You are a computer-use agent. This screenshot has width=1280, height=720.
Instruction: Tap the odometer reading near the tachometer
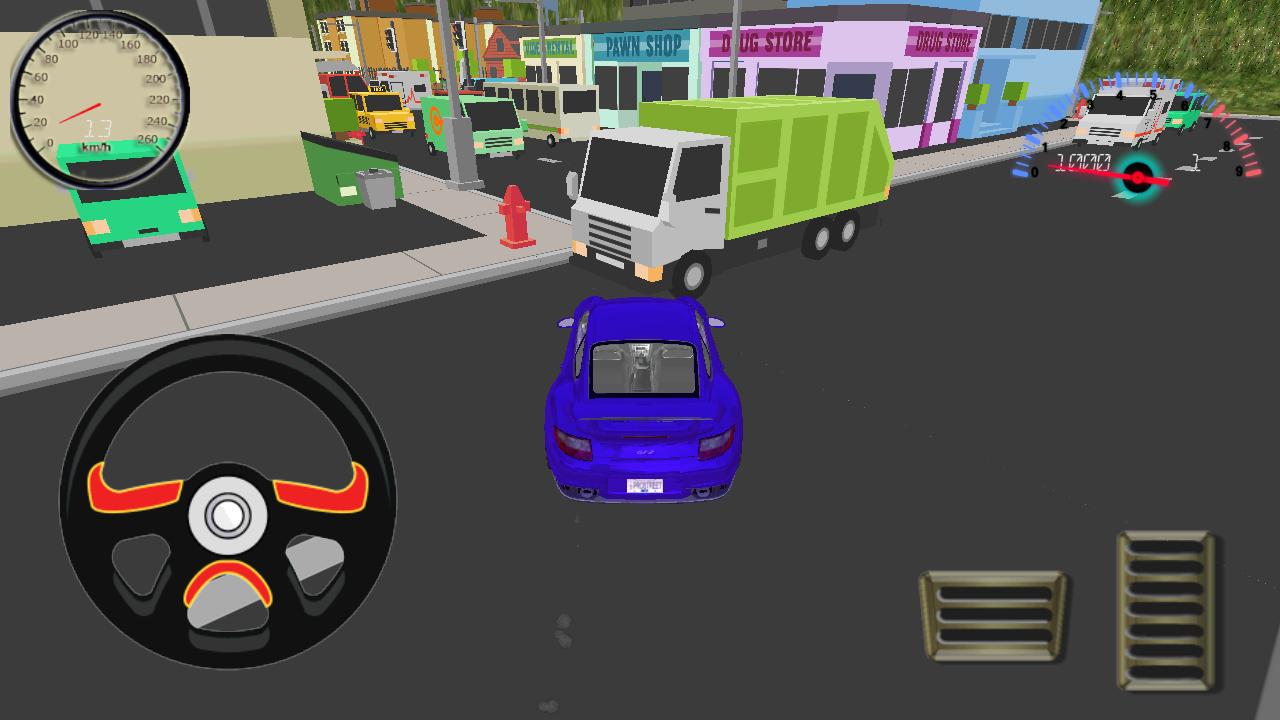click(1085, 163)
